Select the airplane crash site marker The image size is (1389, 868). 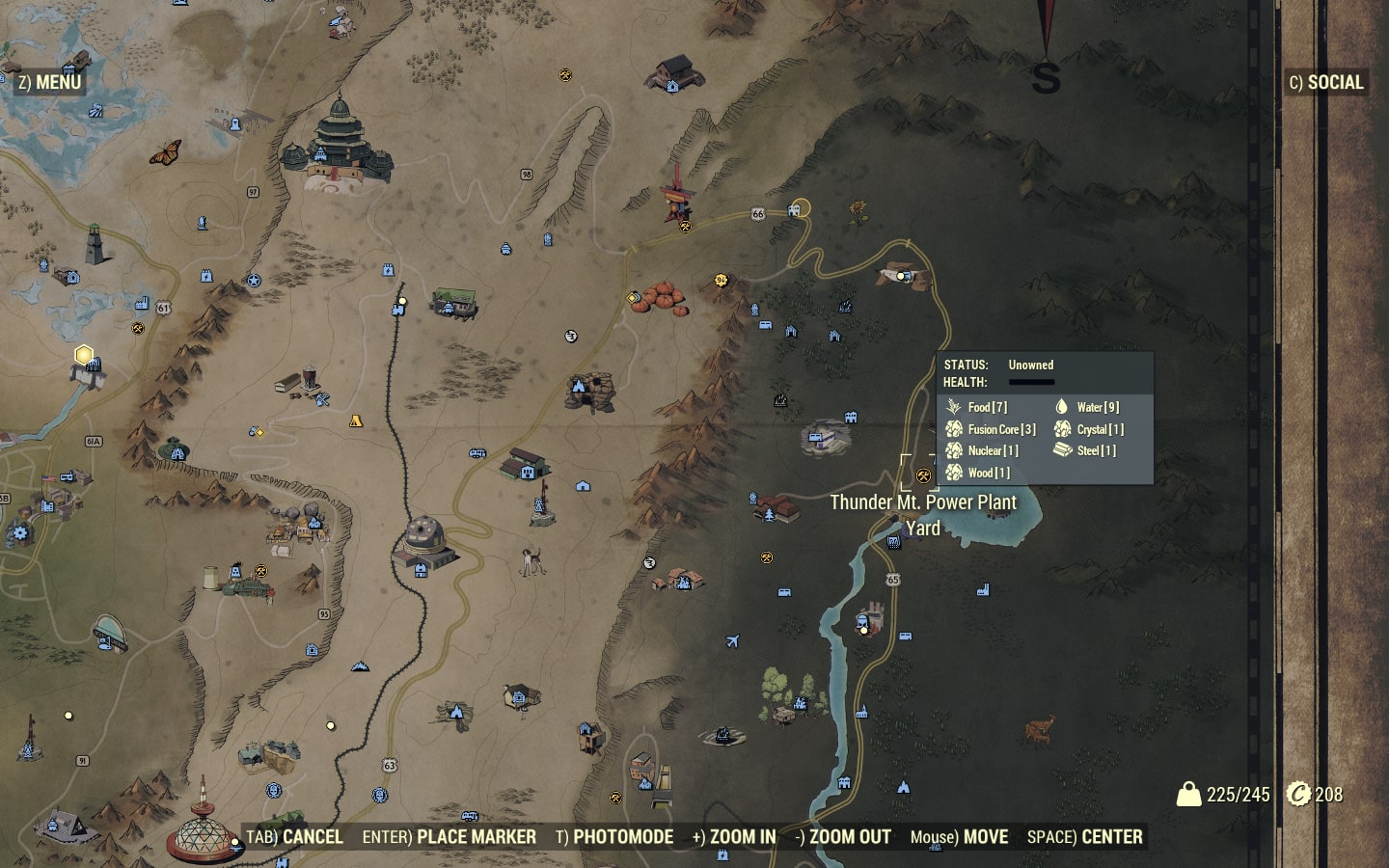click(x=733, y=638)
